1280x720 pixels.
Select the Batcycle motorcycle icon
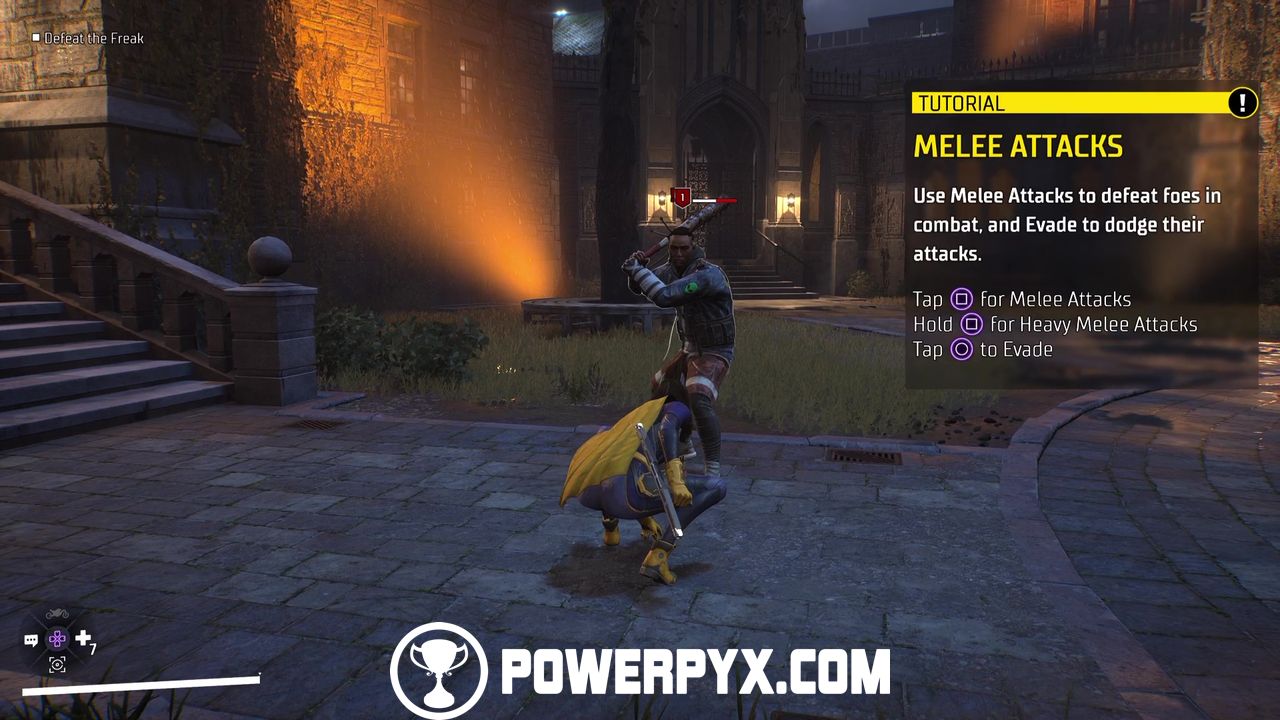[x=57, y=614]
